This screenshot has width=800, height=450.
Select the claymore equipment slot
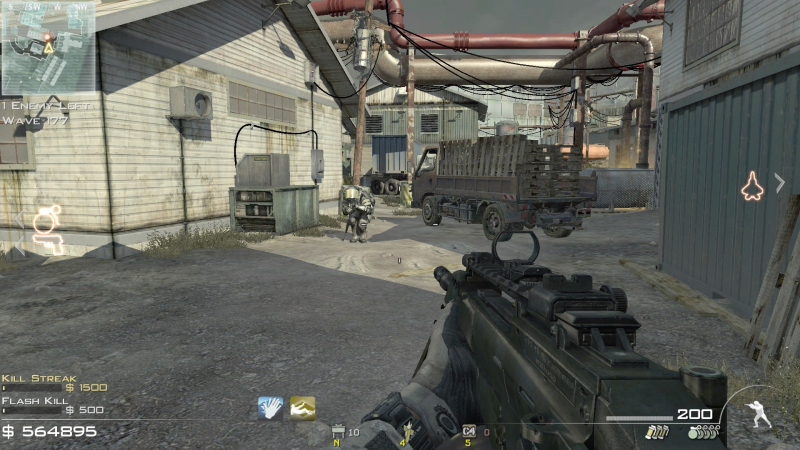click(x=338, y=432)
